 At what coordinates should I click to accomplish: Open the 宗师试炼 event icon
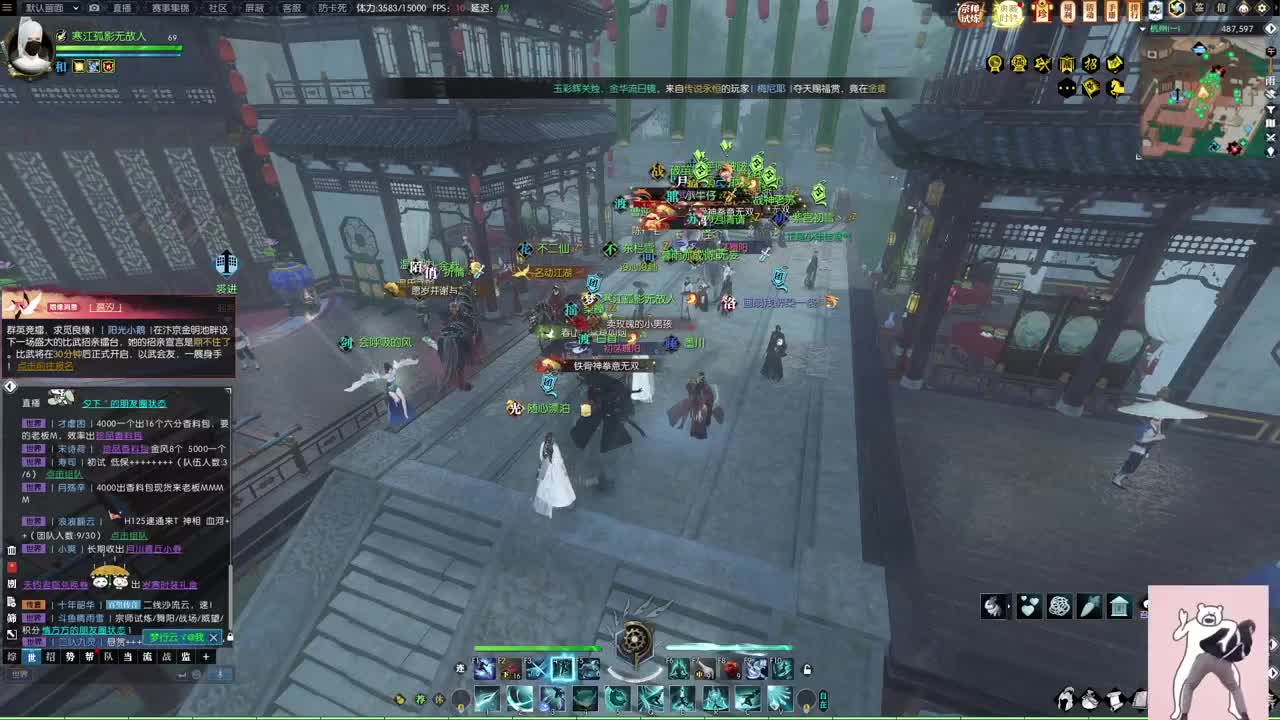click(x=970, y=13)
